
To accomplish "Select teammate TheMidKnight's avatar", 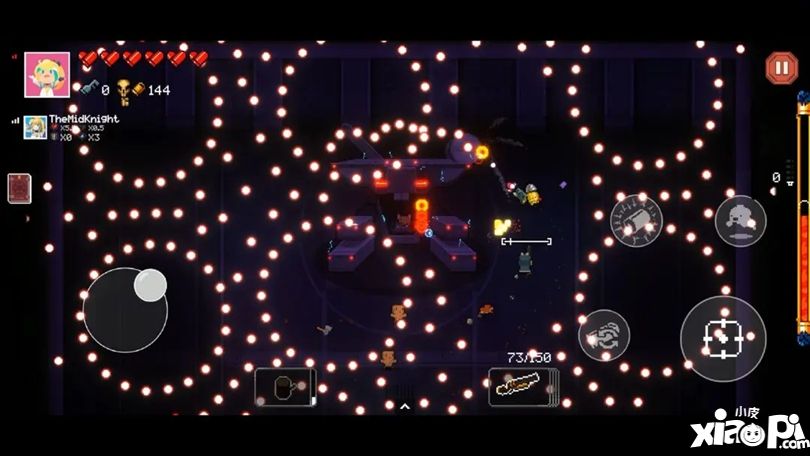I will (35, 128).
